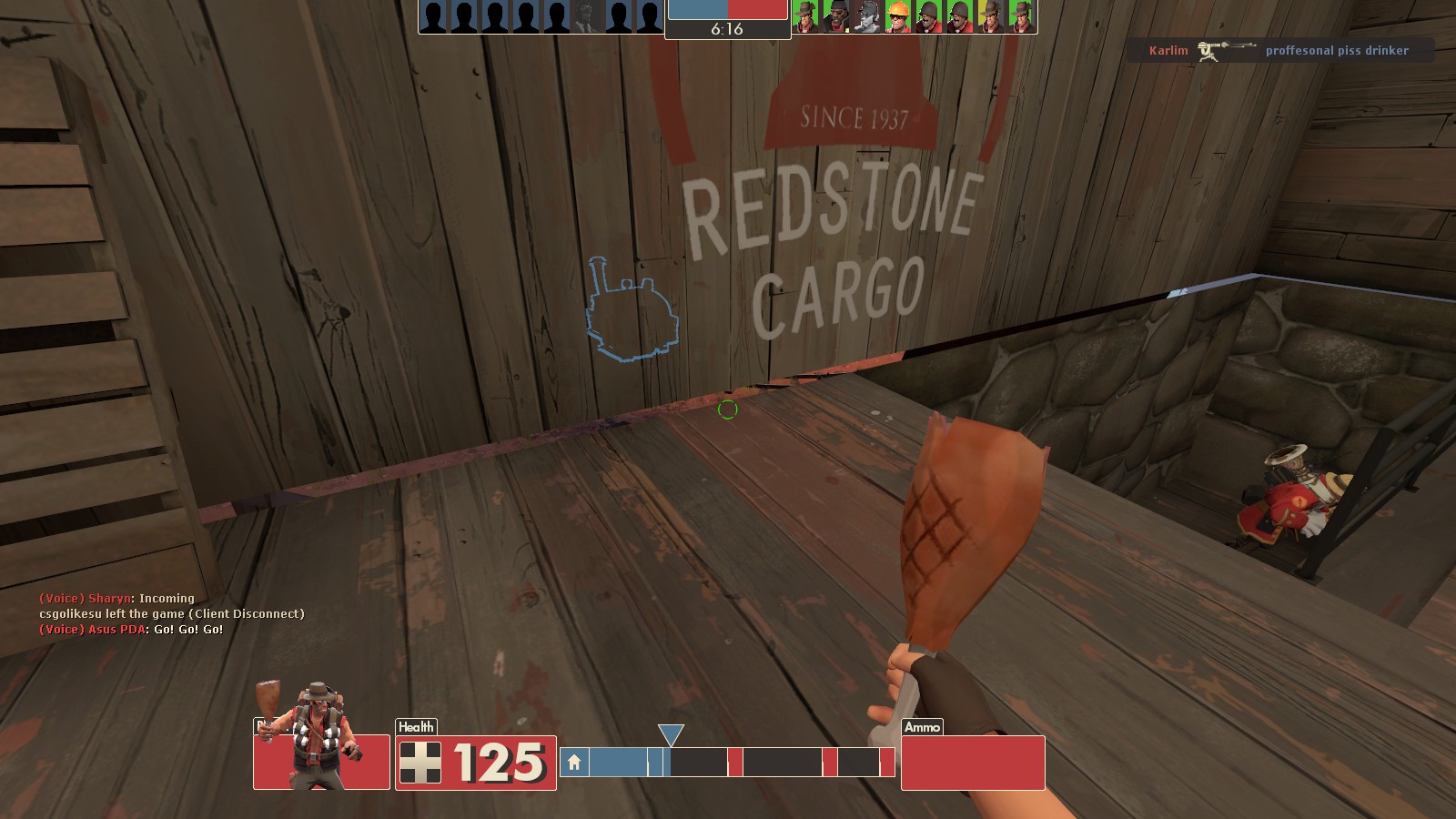Click the first red checkpoint marker on the track

coord(733,760)
